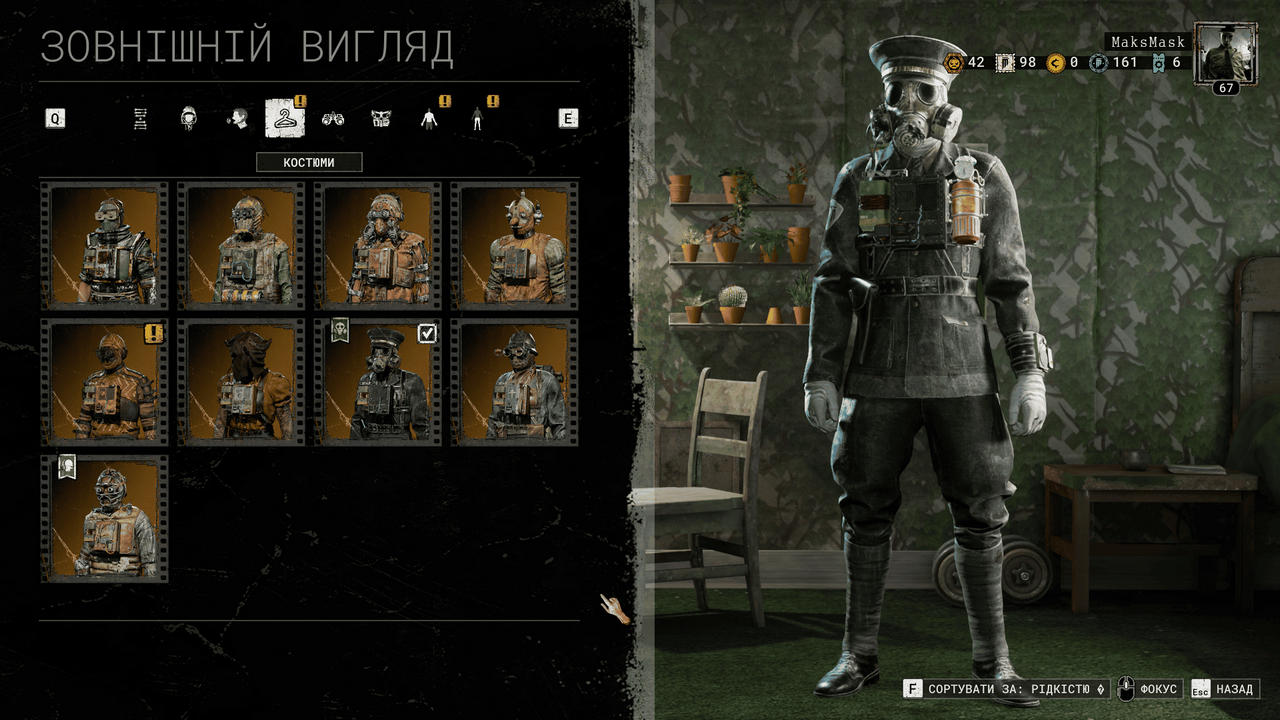This screenshot has height=720, width=1280.
Task: Select the full body silhouette tab
Action: point(477,119)
